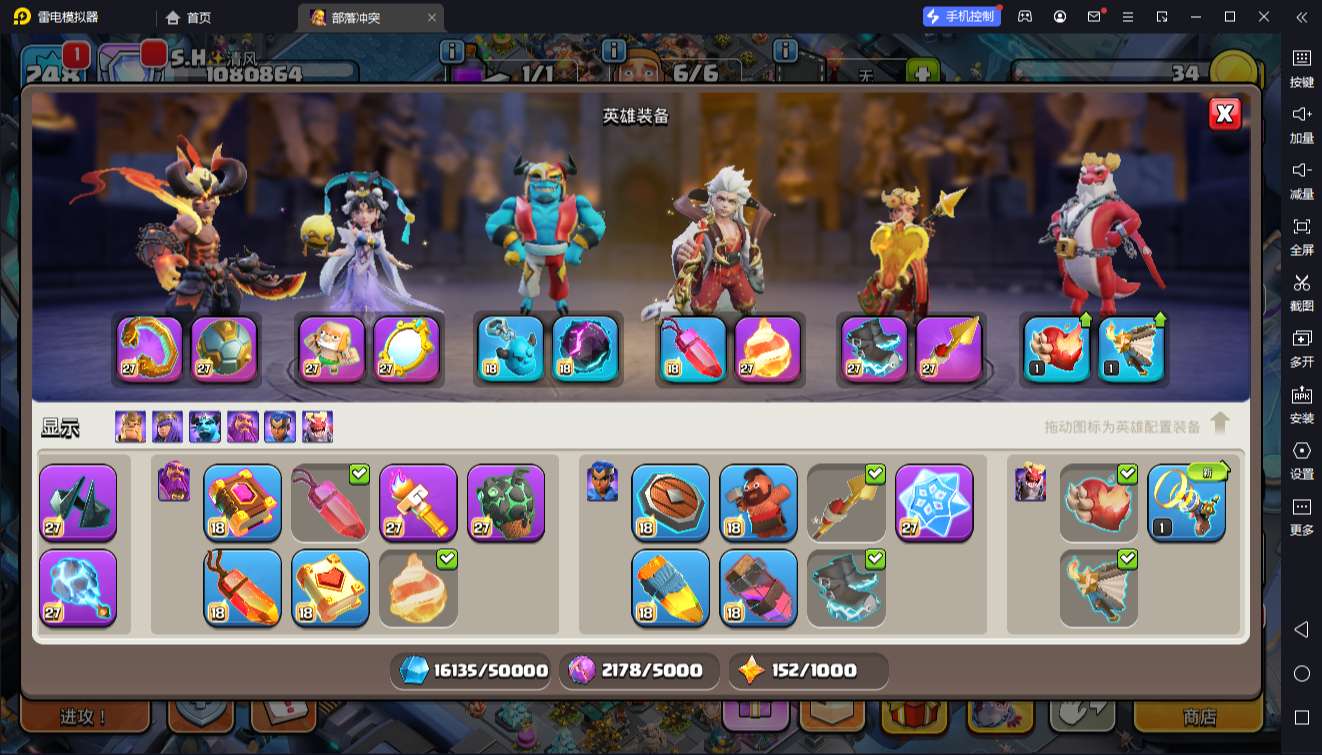Select the equipped red heart gauntlet slot
This screenshot has height=755, width=1322.
tap(1057, 349)
